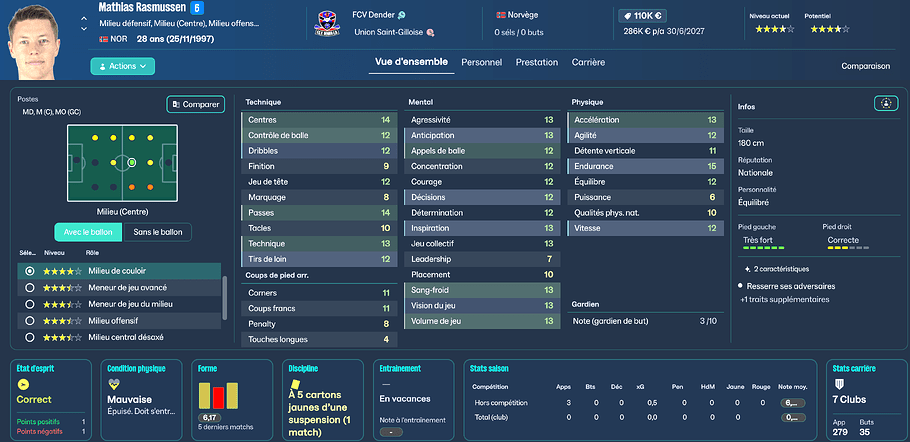Image resolution: width=910 pixels, height=442 pixels.
Task: Select Avec le ballon mode
Action: pos(87,232)
